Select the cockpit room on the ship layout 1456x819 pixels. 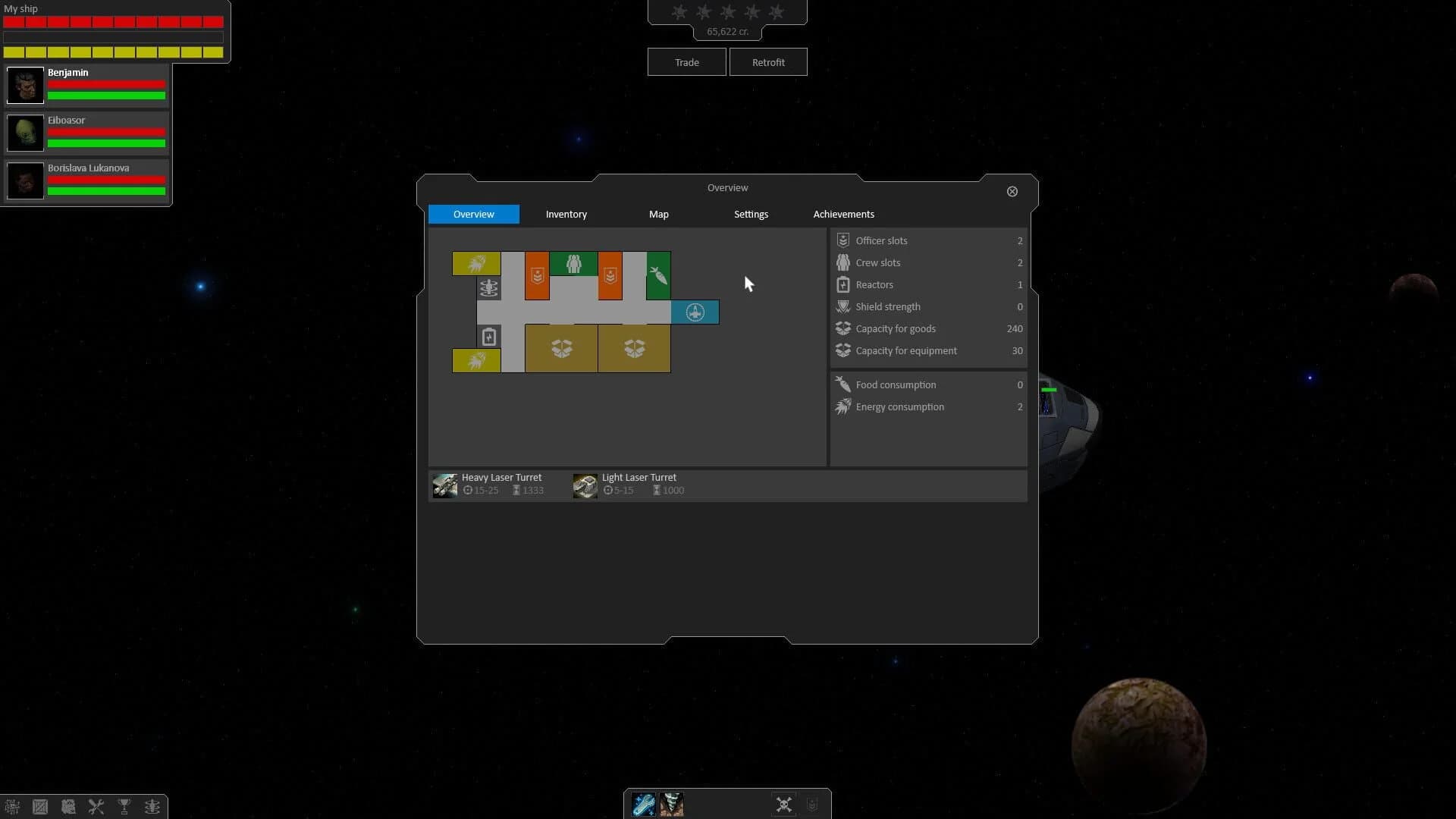coord(695,312)
